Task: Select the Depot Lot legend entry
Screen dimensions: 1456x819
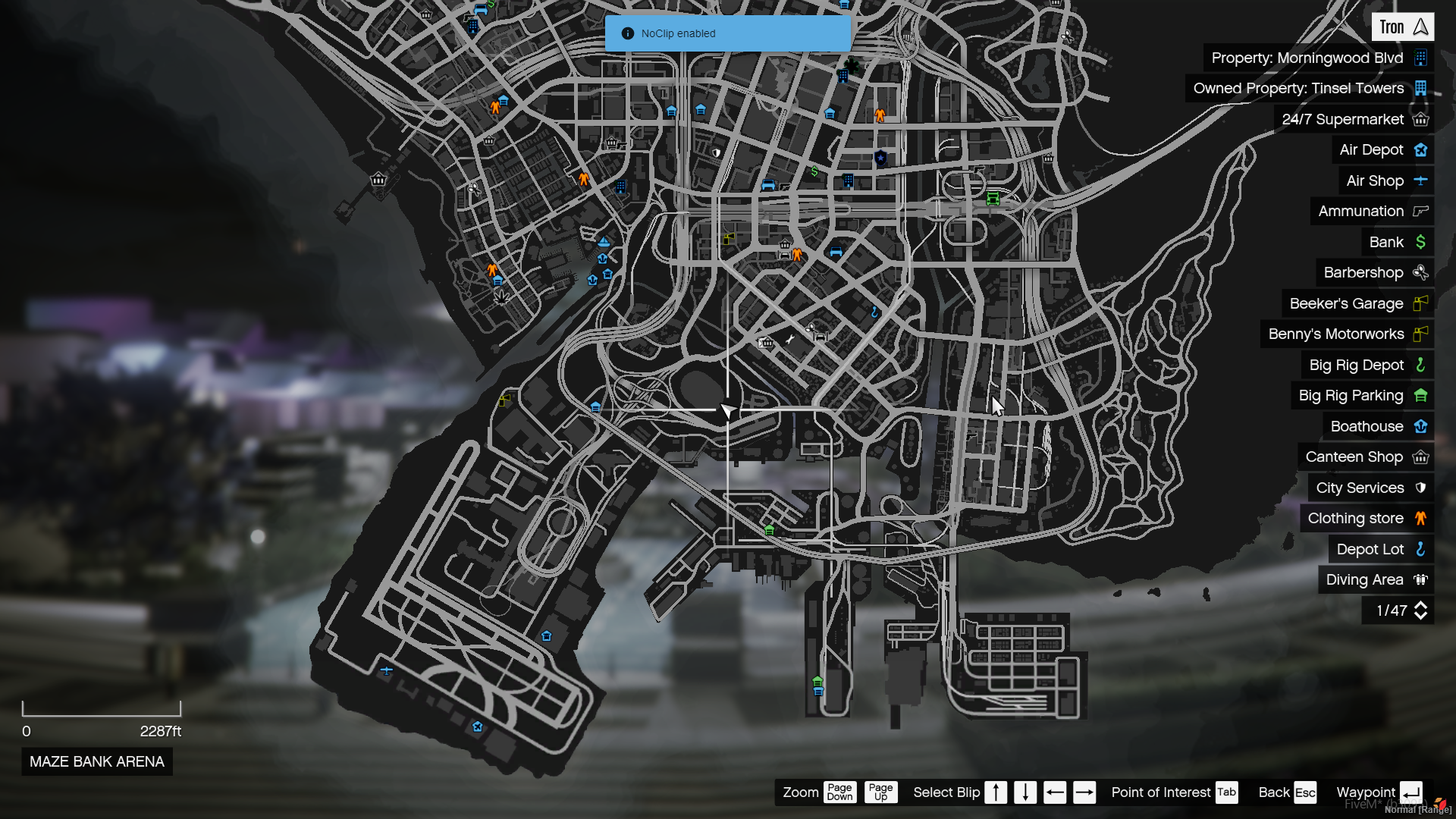Action: point(1380,550)
